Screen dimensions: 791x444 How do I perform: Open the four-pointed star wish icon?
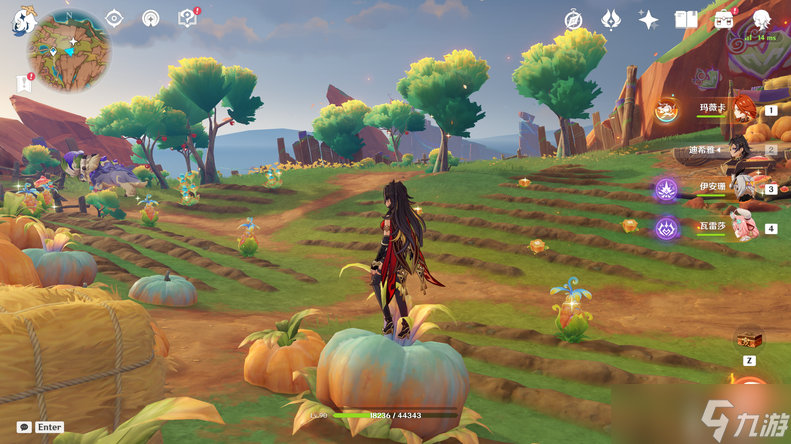click(648, 20)
